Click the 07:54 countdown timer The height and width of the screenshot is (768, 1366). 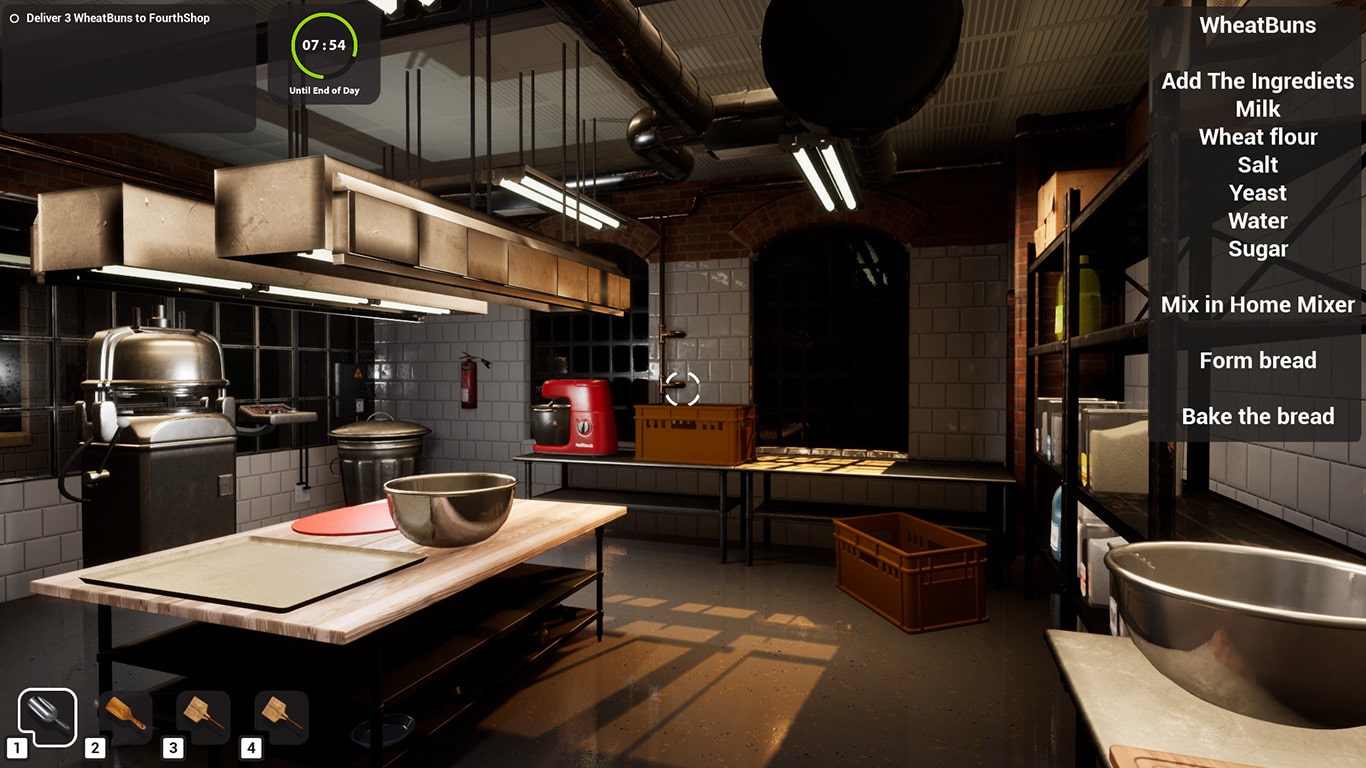click(324, 44)
